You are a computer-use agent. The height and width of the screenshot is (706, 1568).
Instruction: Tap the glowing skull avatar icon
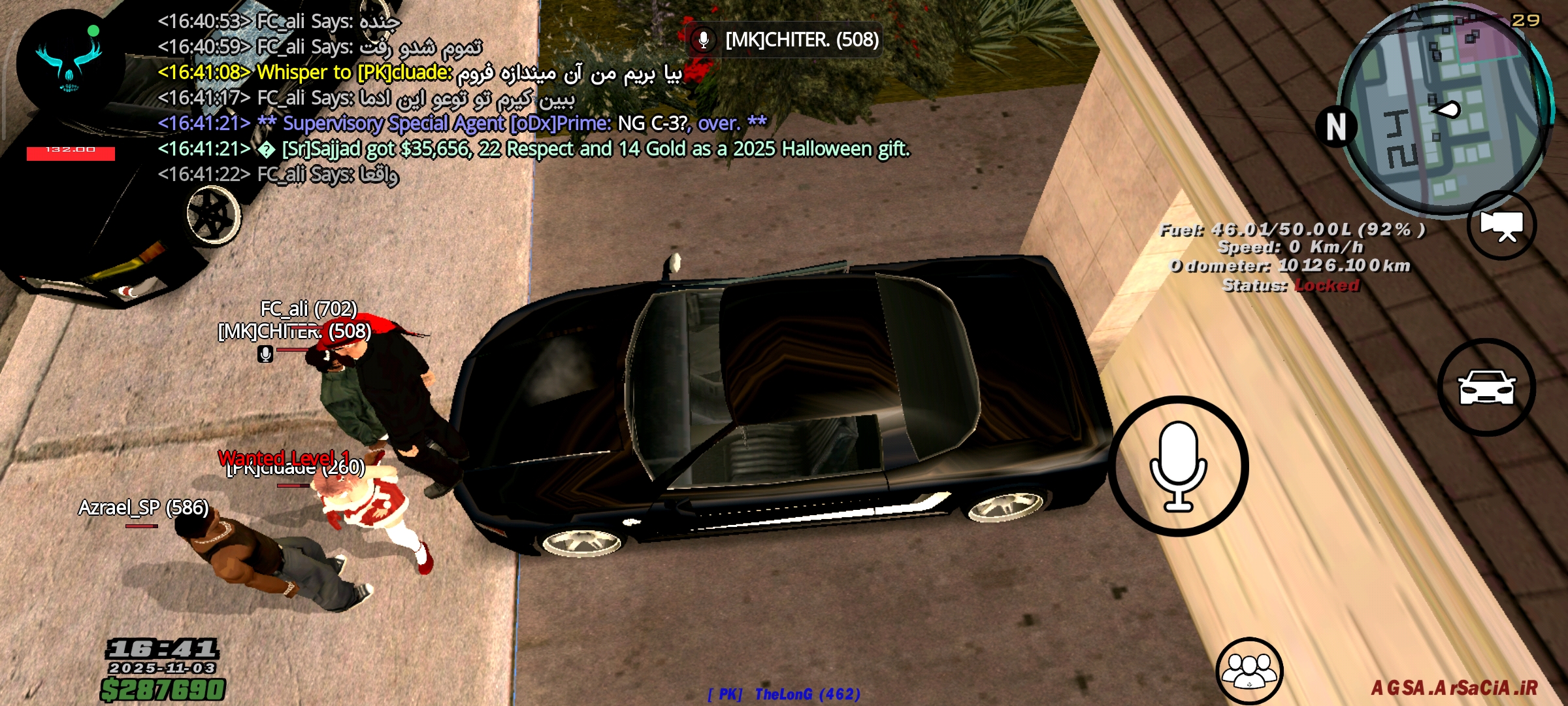click(69, 61)
